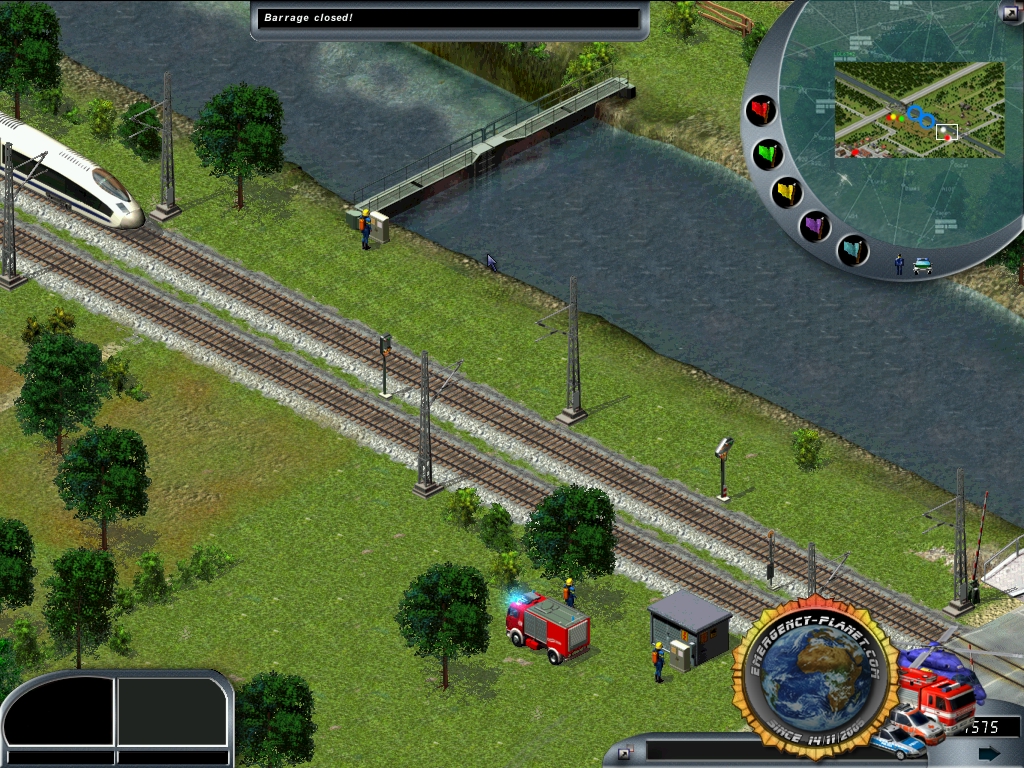
Task: Select the green flag marker
Action: (768, 154)
